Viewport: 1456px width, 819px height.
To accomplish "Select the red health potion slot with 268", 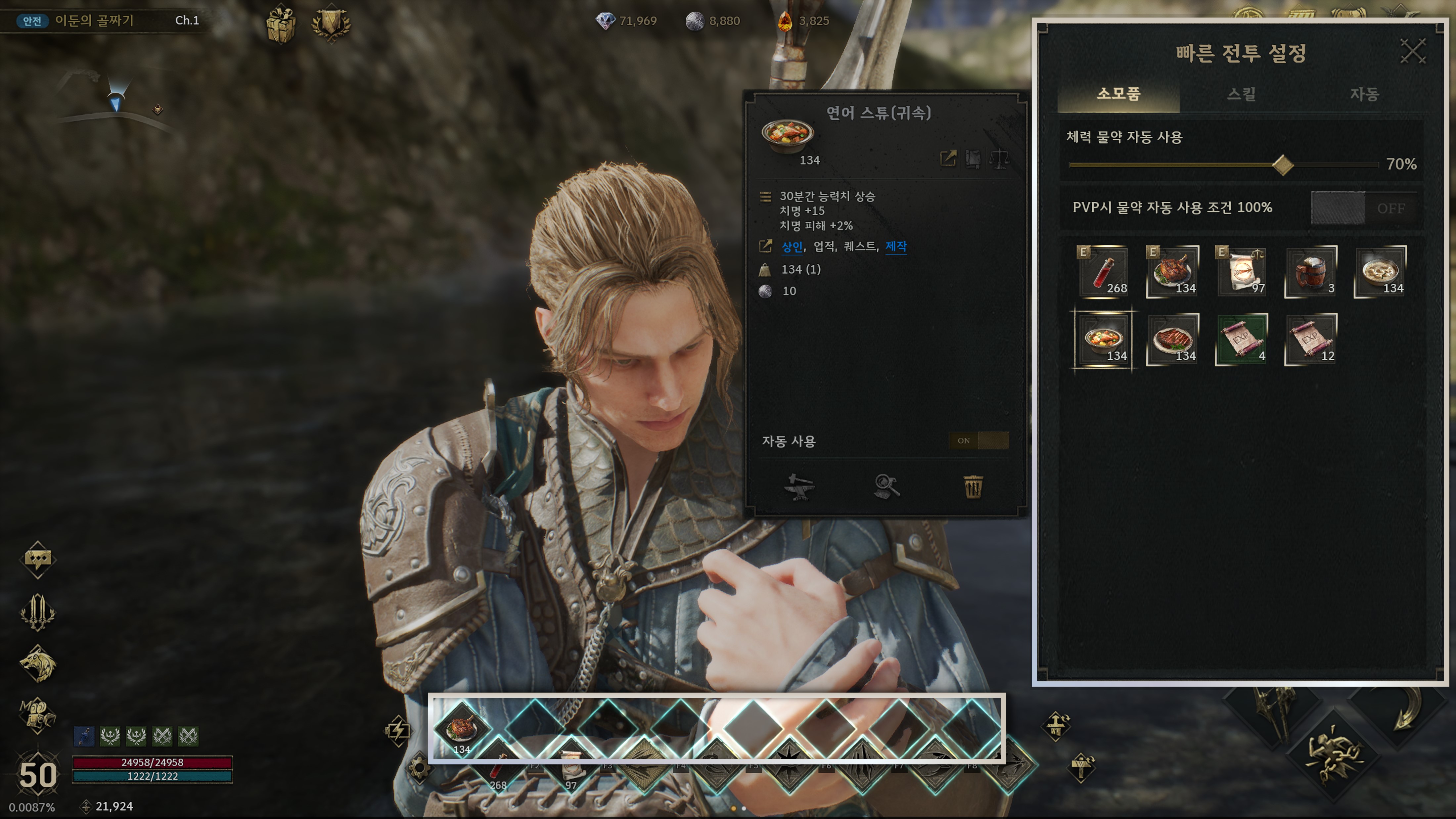I will (x=1103, y=272).
